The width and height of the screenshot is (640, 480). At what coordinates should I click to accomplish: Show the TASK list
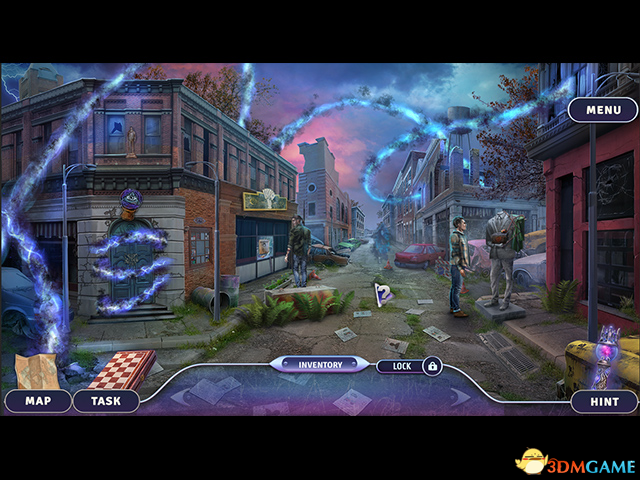click(105, 401)
